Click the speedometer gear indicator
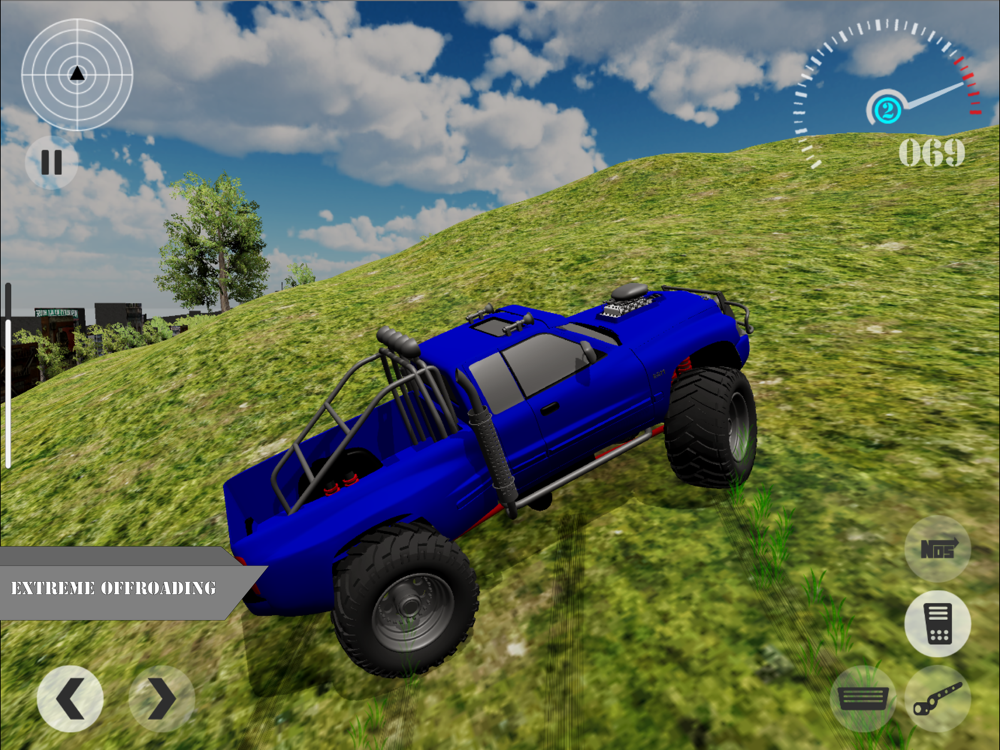This screenshot has height=750, width=1000. click(885, 108)
